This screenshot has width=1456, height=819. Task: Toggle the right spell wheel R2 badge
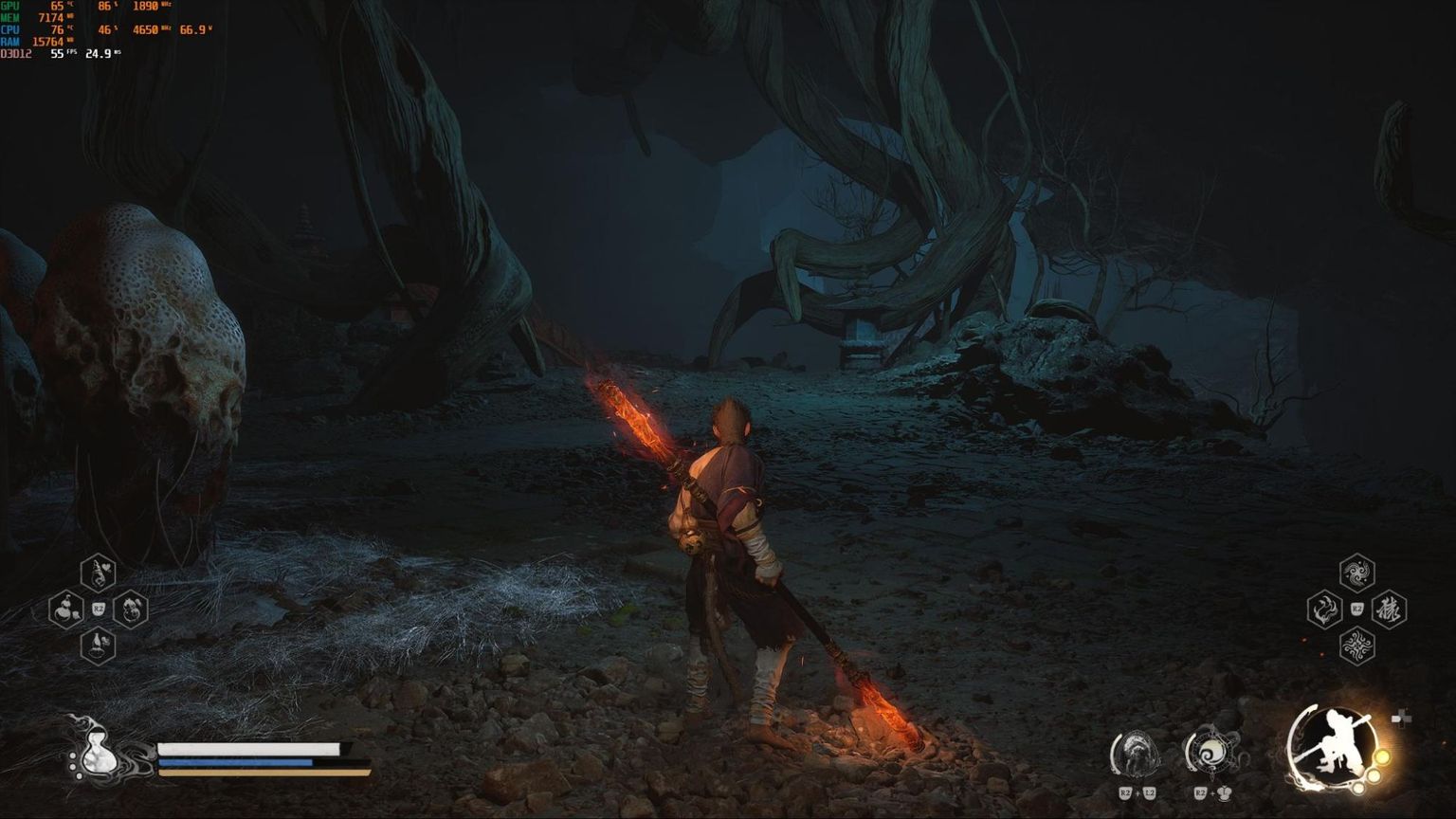(1356, 610)
